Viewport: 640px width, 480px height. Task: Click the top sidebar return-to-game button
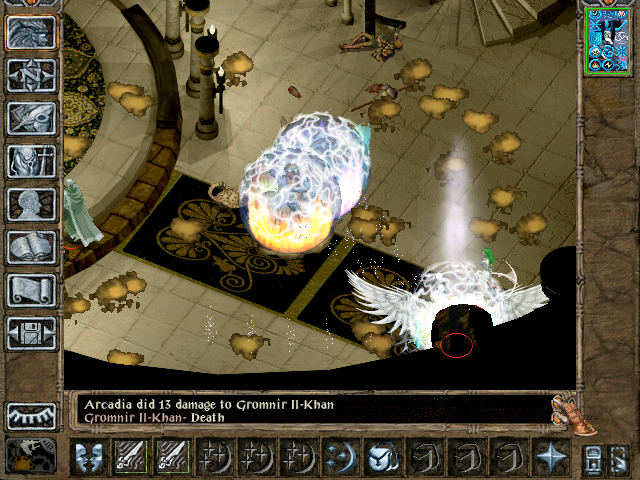click(30, 32)
